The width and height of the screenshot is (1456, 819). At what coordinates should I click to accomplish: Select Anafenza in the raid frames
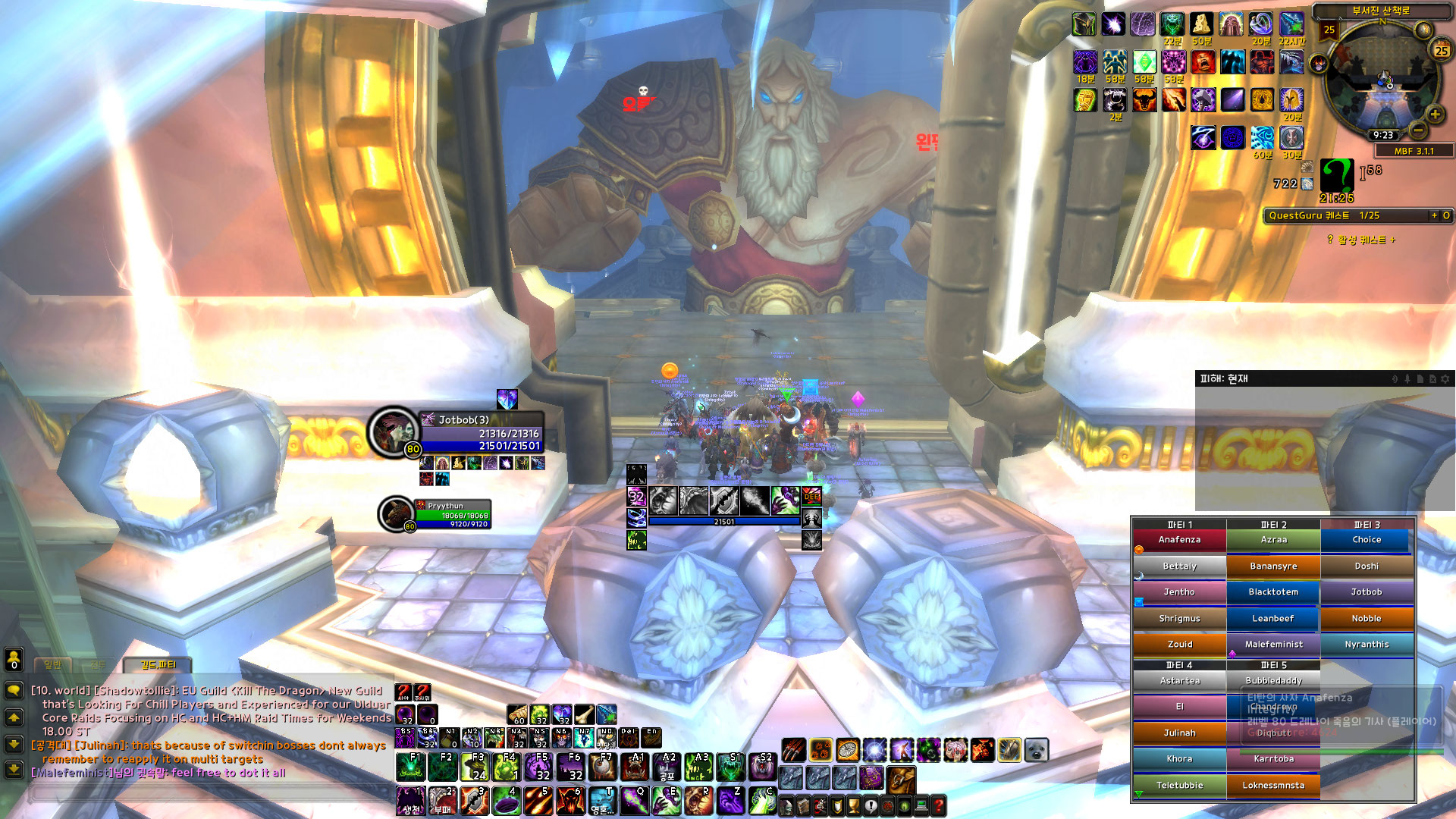point(1179,540)
